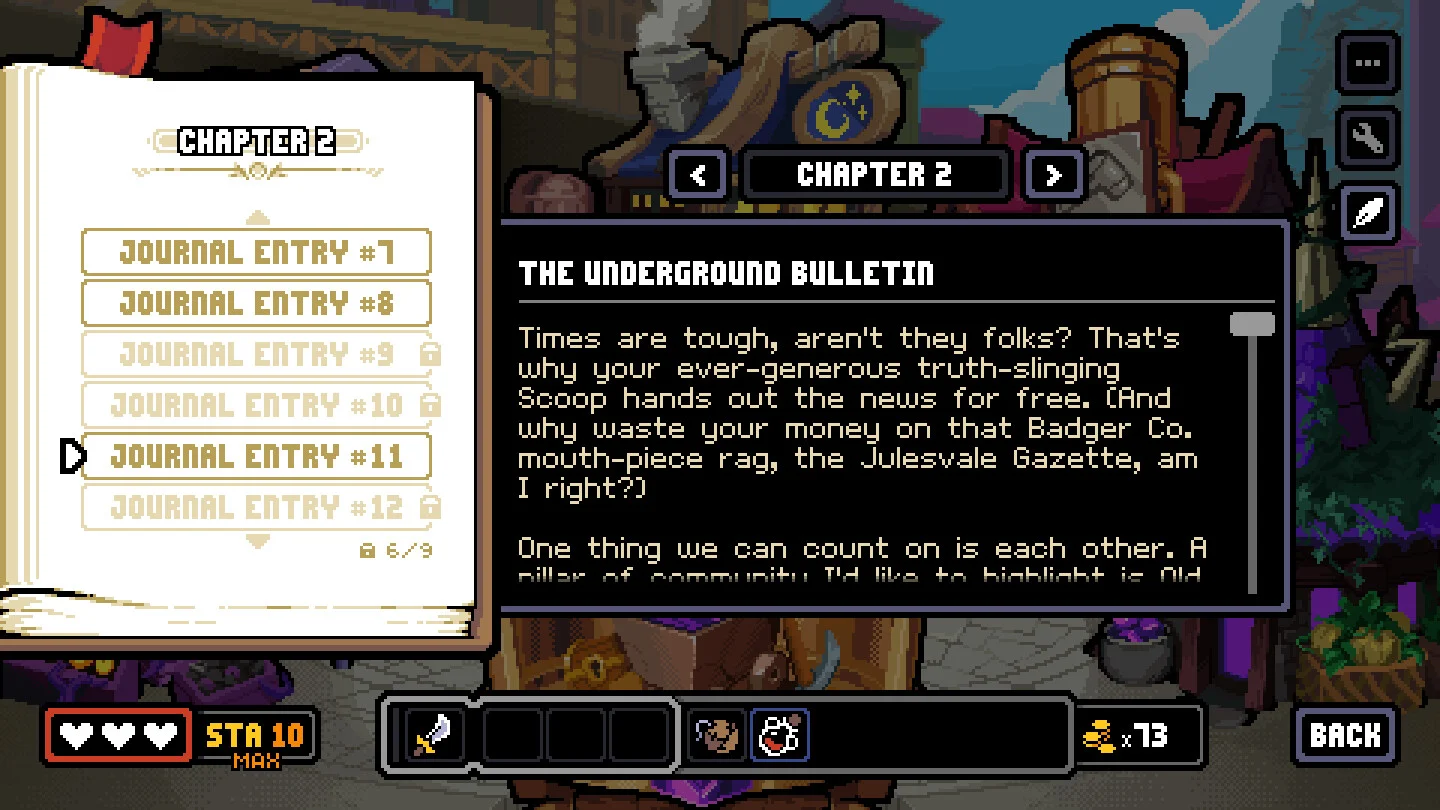The width and height of the screenshot is (1440, 810).
Task: Select locked Journal Entry #10
Action: [x=256, y=405]
